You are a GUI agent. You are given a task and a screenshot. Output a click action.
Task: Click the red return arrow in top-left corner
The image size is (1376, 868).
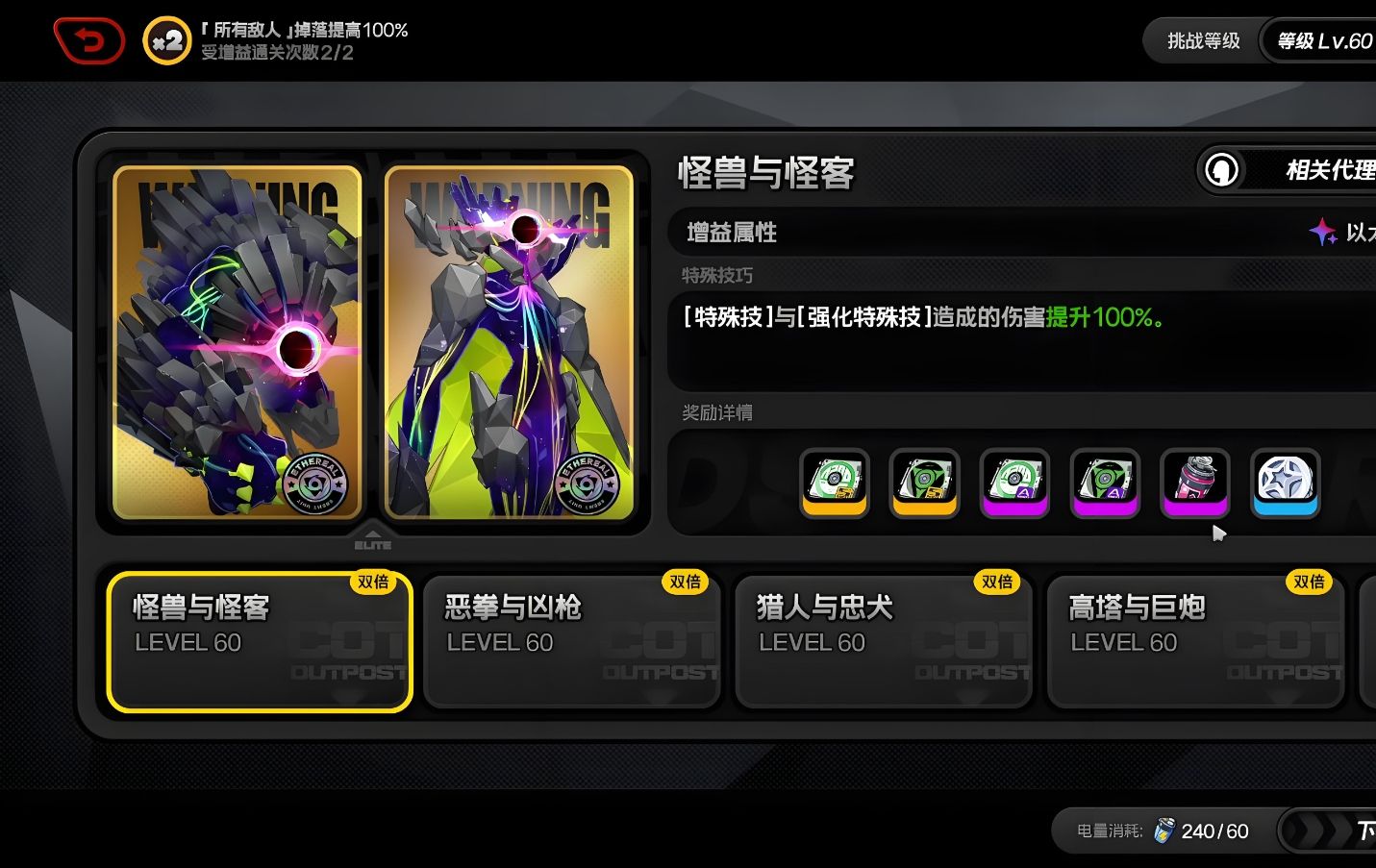click(89, 39)
